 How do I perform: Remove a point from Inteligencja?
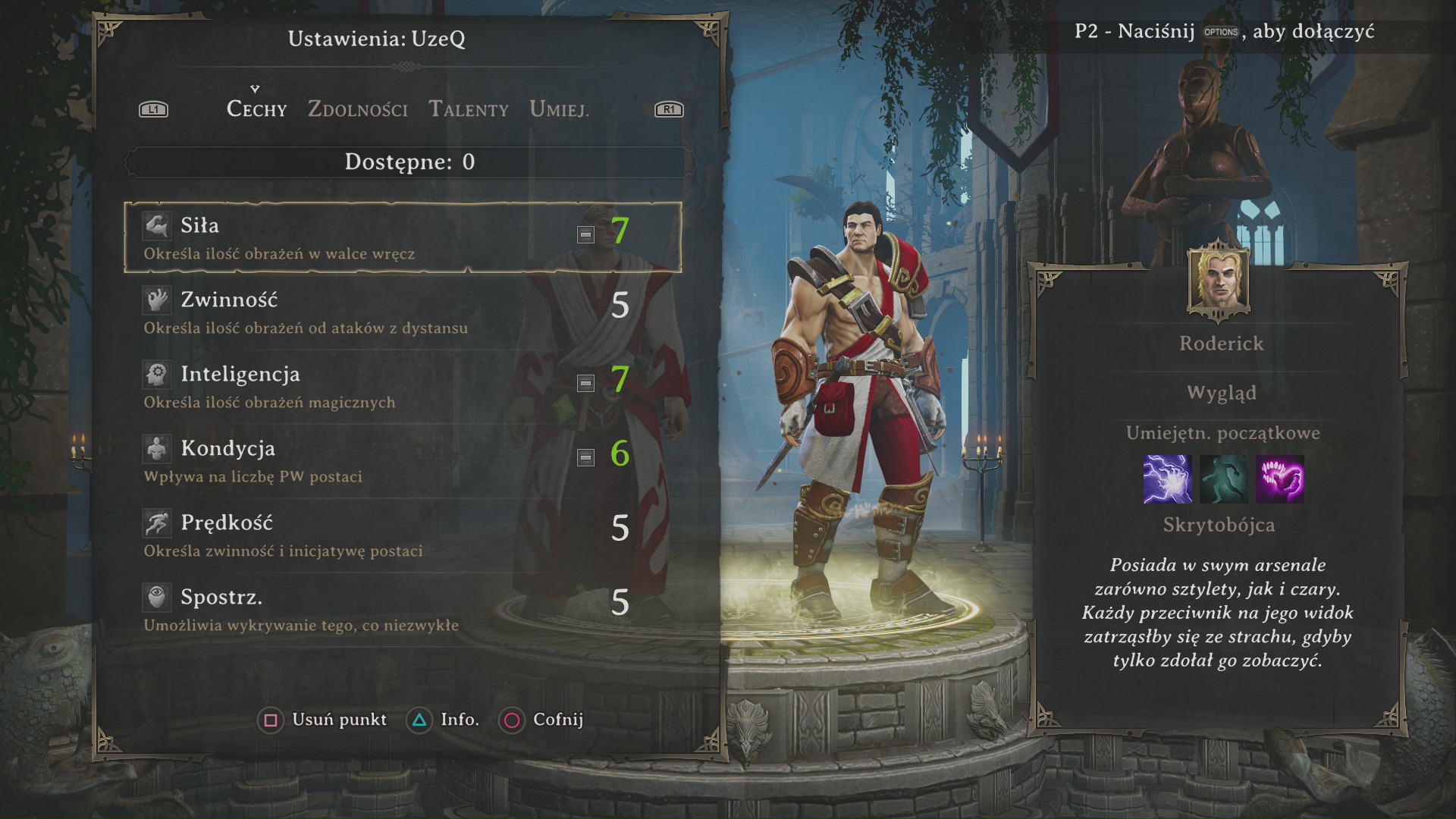coord(585,383)
